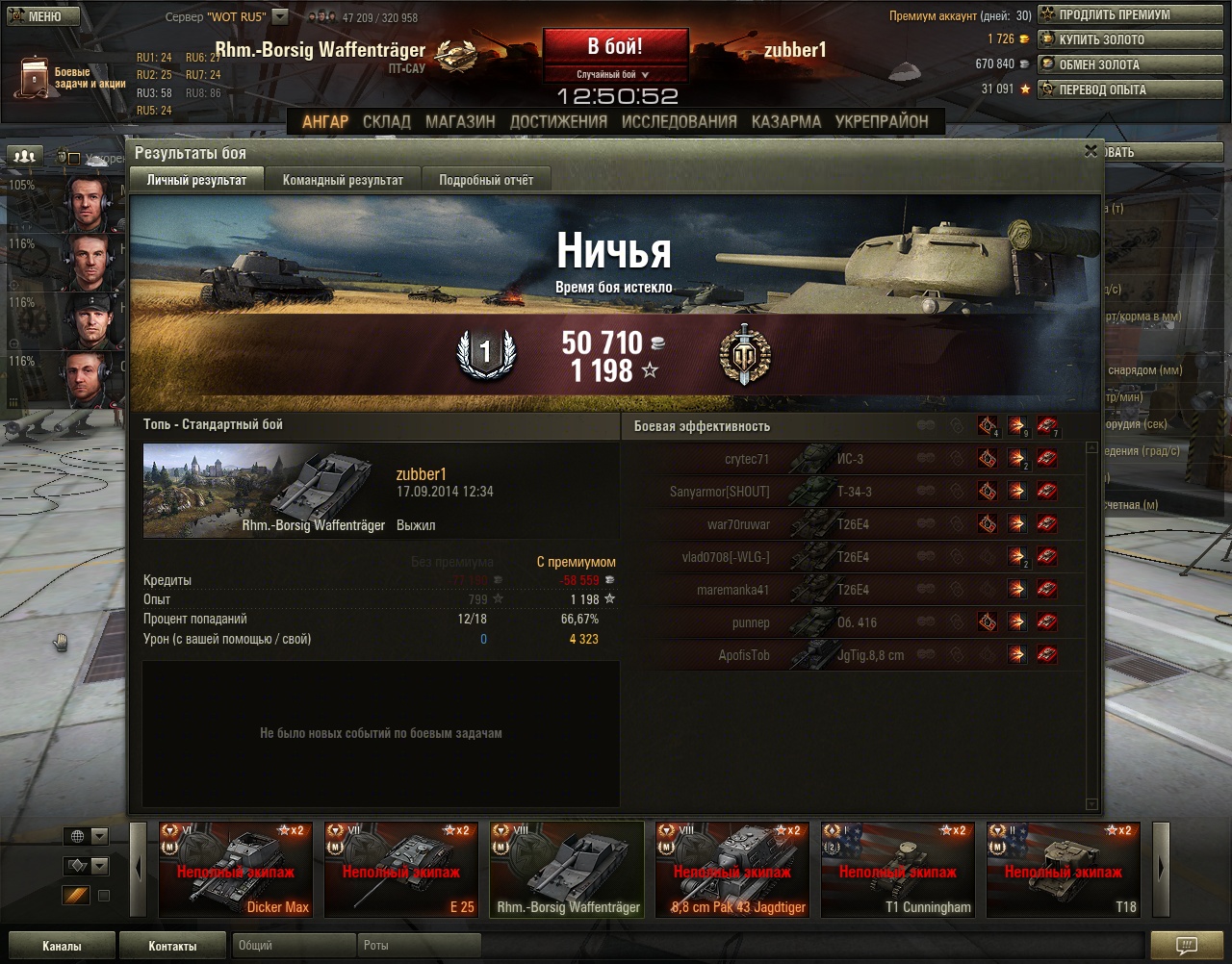Open the УКРЕПРАЙОН section
The height and width of the screenshot is (964, 1232).
tap(882, 122)
